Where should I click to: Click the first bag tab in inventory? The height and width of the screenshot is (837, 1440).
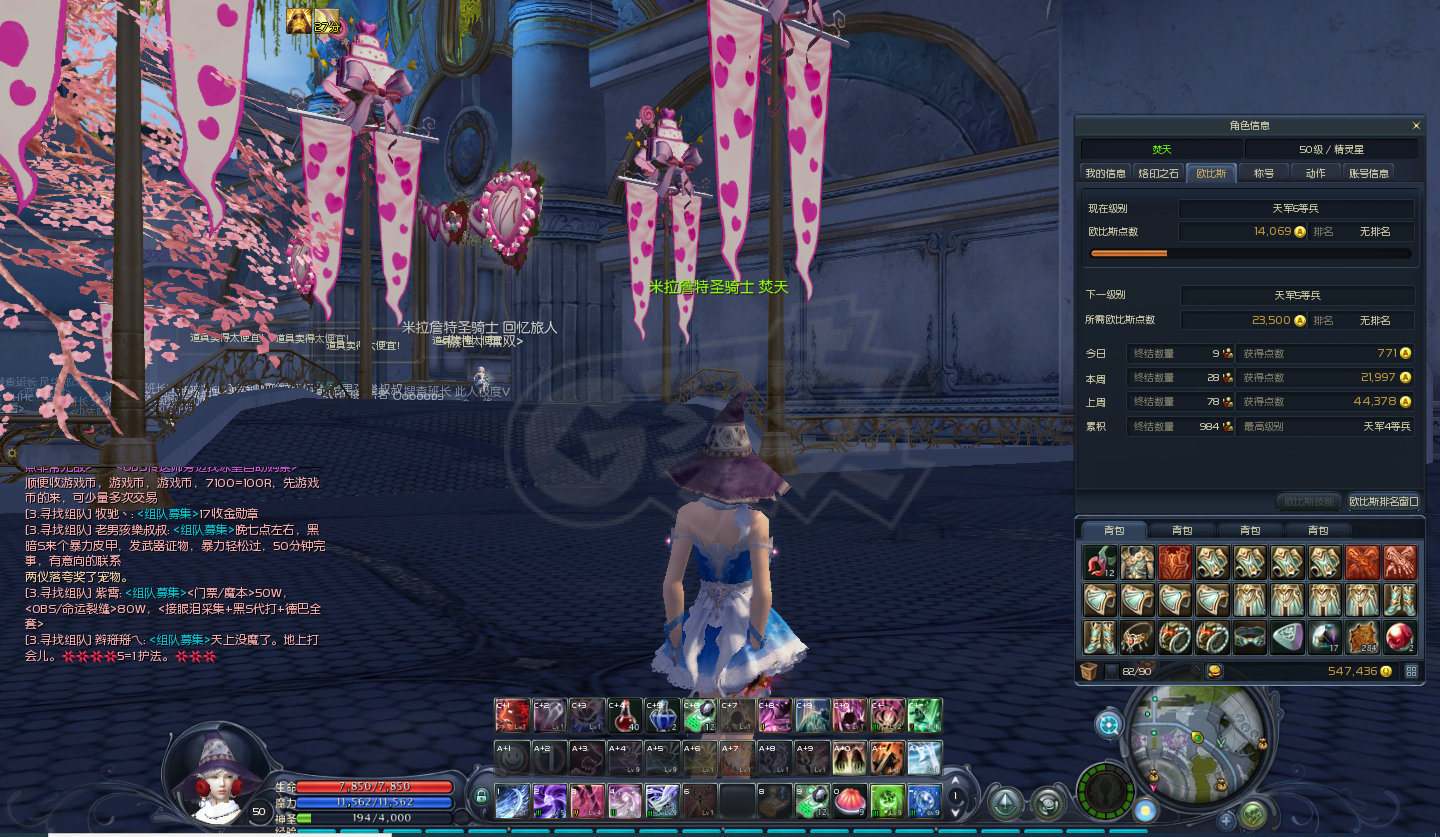click(1114, 530)
